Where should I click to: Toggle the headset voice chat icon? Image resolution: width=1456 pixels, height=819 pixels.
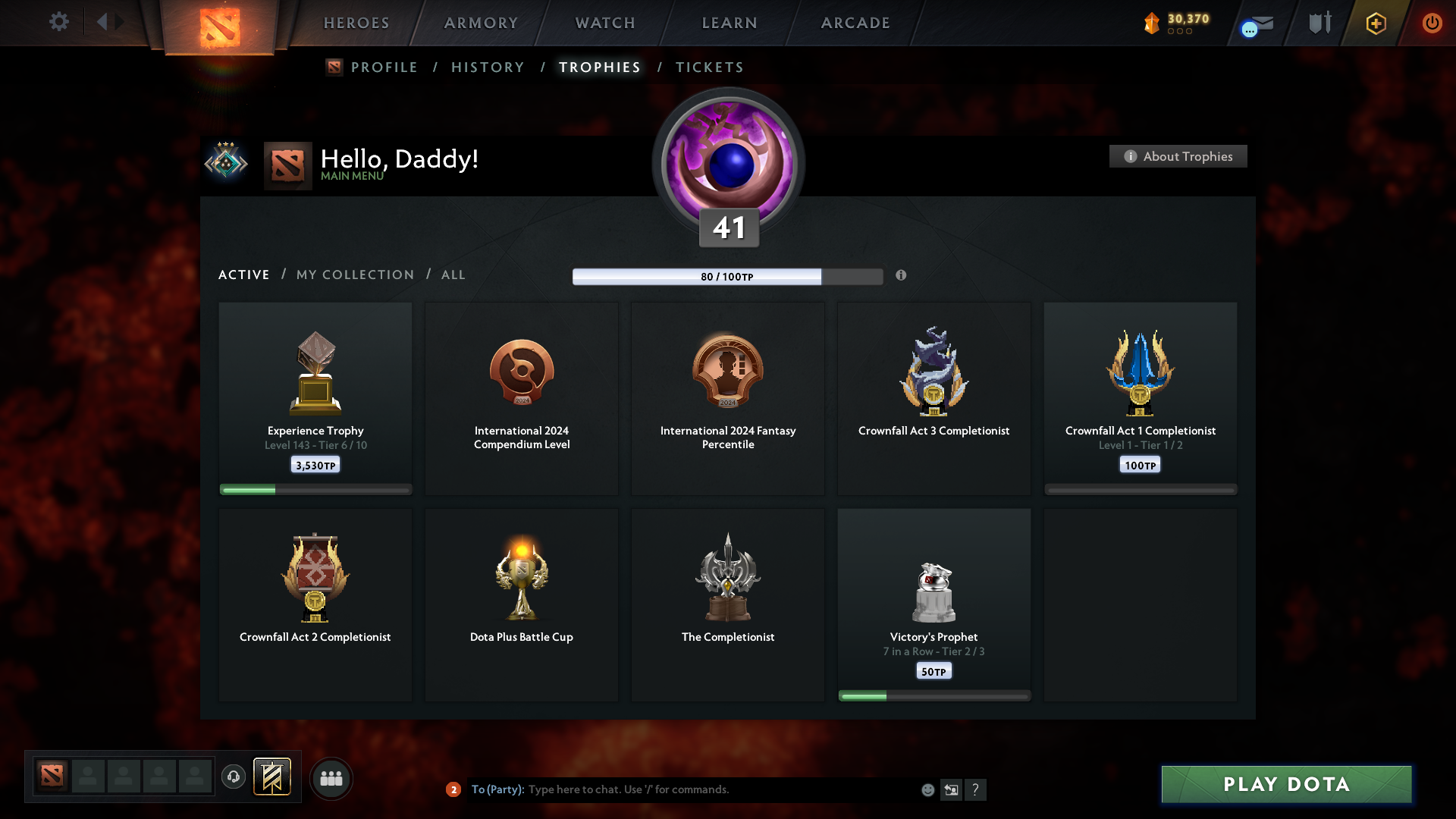coord(234,777)
